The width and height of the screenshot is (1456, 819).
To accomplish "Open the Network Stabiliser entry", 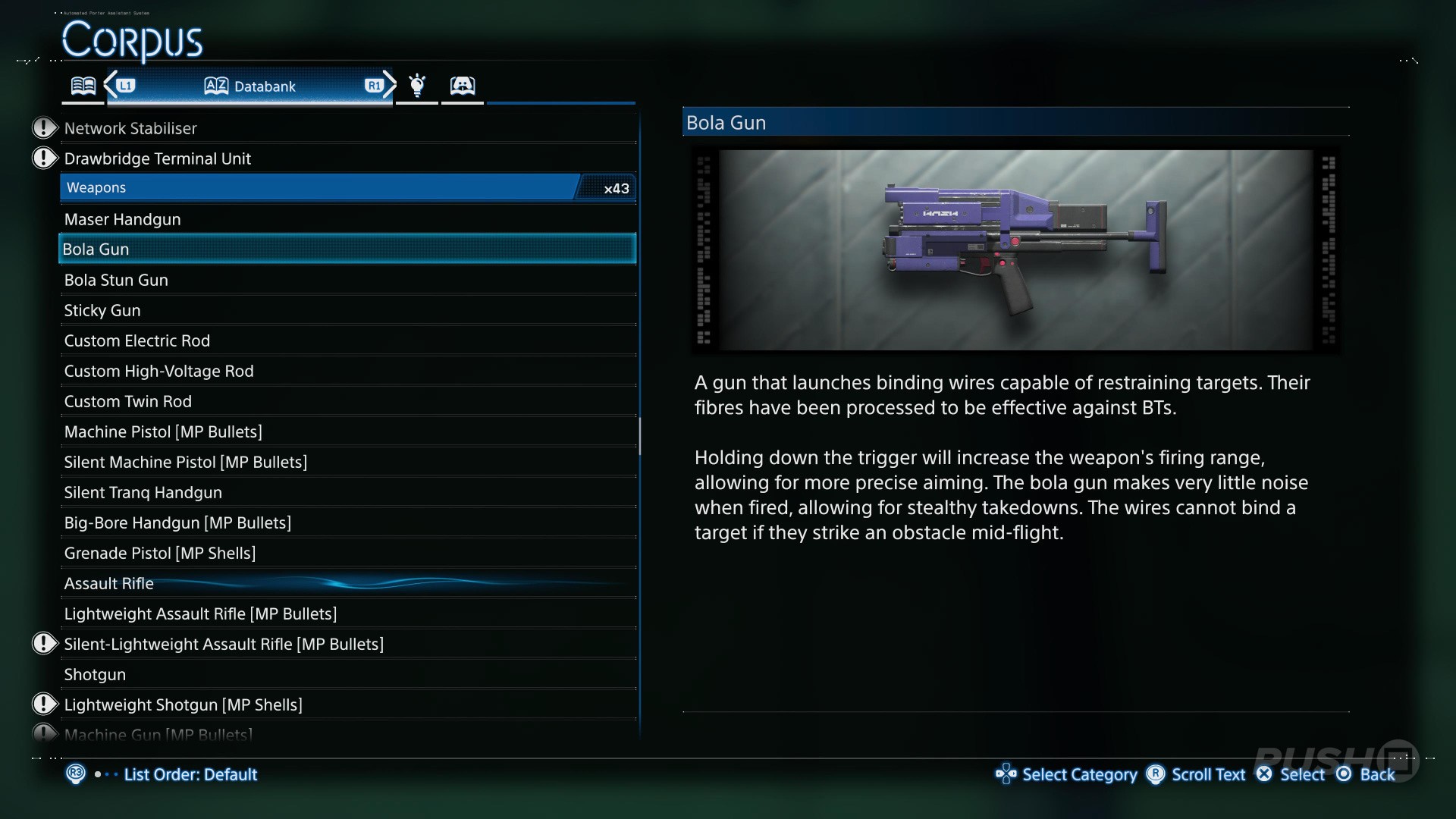I will coord(130,128).
